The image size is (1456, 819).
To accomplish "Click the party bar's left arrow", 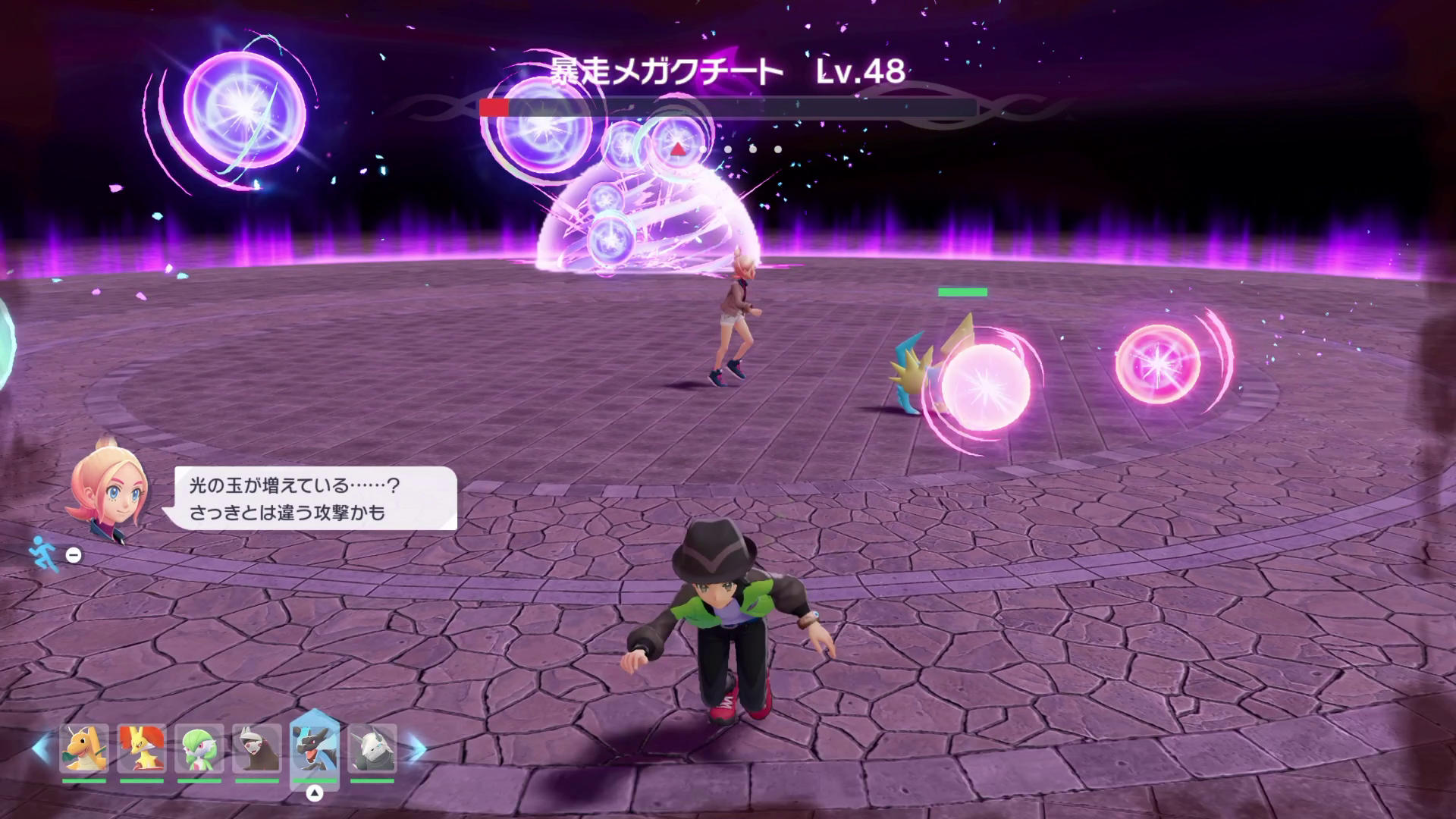I will pos(40,749).
